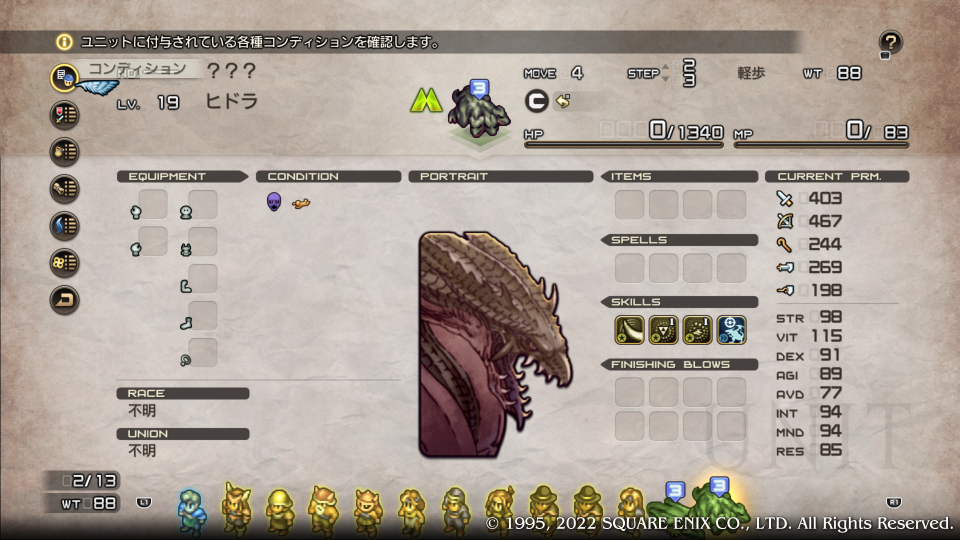
Task: Open the scroll list tab
Action: pos(65,188)
